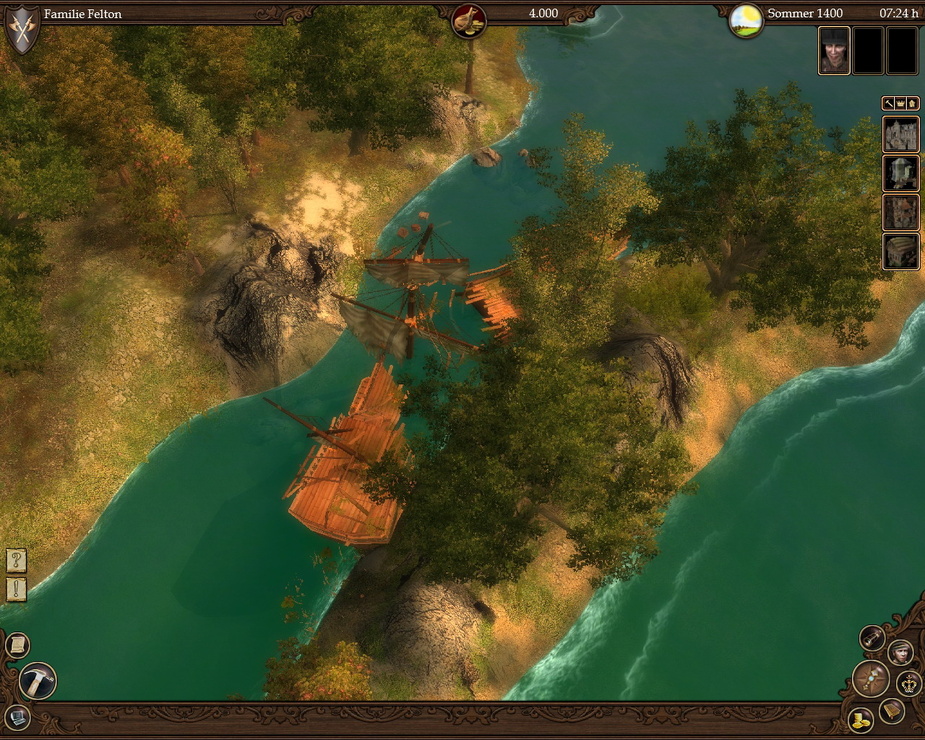Activate the spyglass button
Image resolution: width=925 pixels, height=740 pixels.
coord(873,638)
